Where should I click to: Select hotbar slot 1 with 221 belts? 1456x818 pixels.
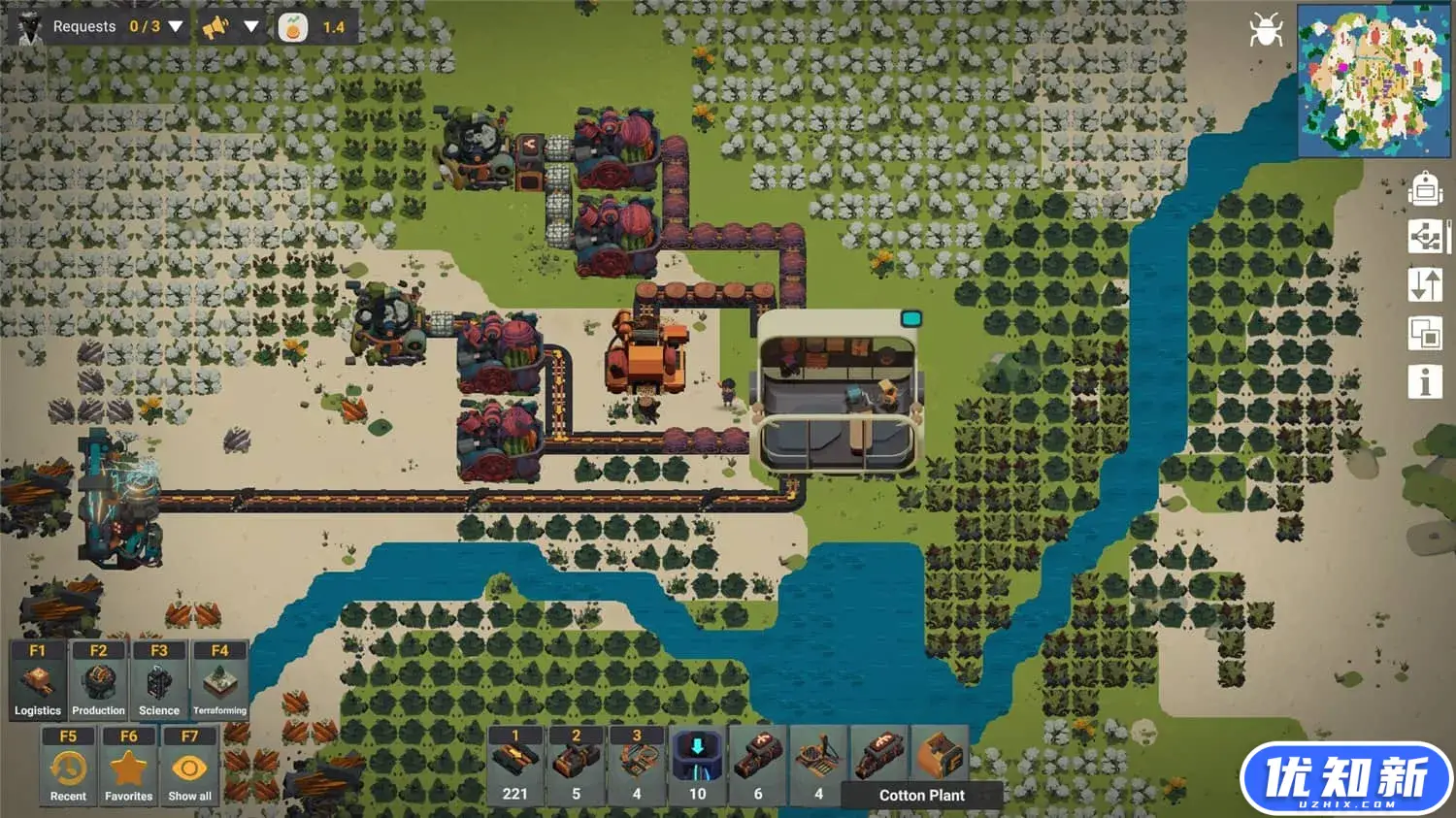click(x=515, y=765)
